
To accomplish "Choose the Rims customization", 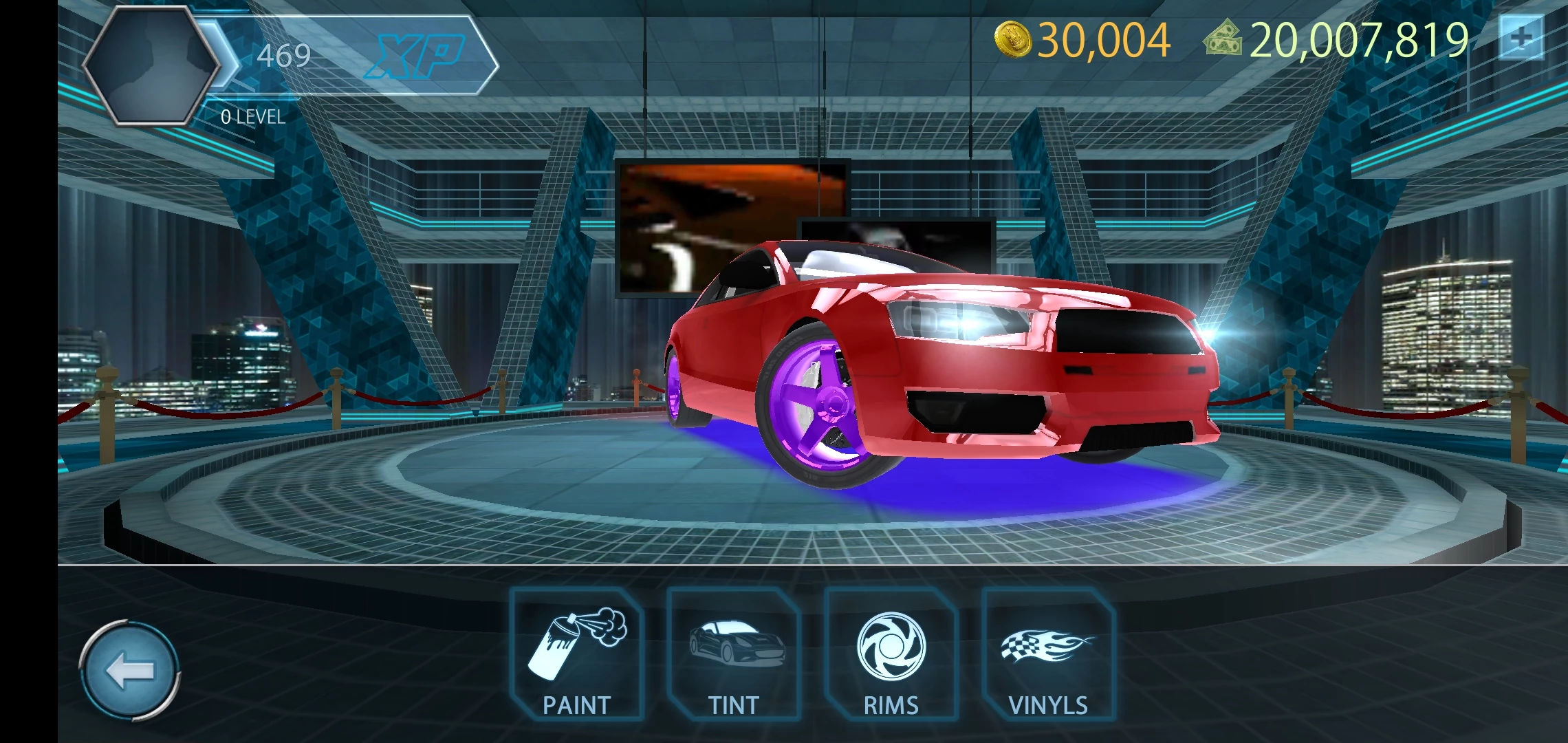I will [891, 655].
